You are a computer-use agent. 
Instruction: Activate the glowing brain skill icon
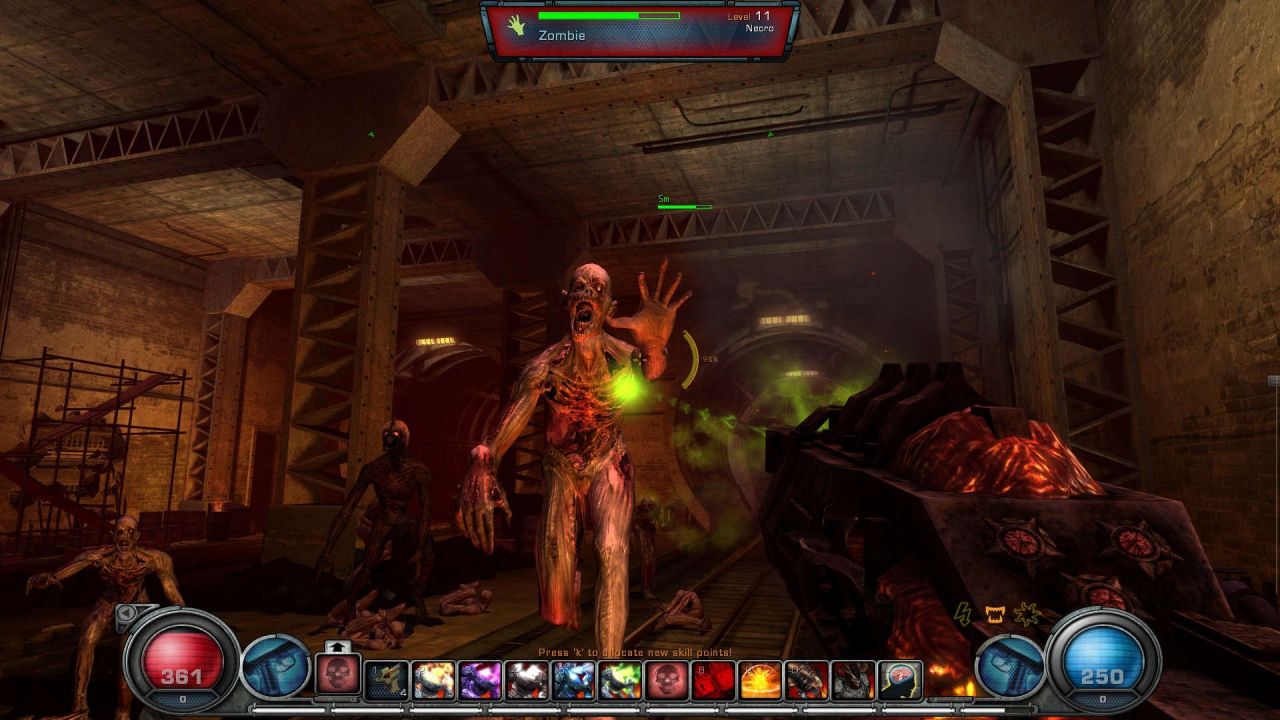pos(900,680)
